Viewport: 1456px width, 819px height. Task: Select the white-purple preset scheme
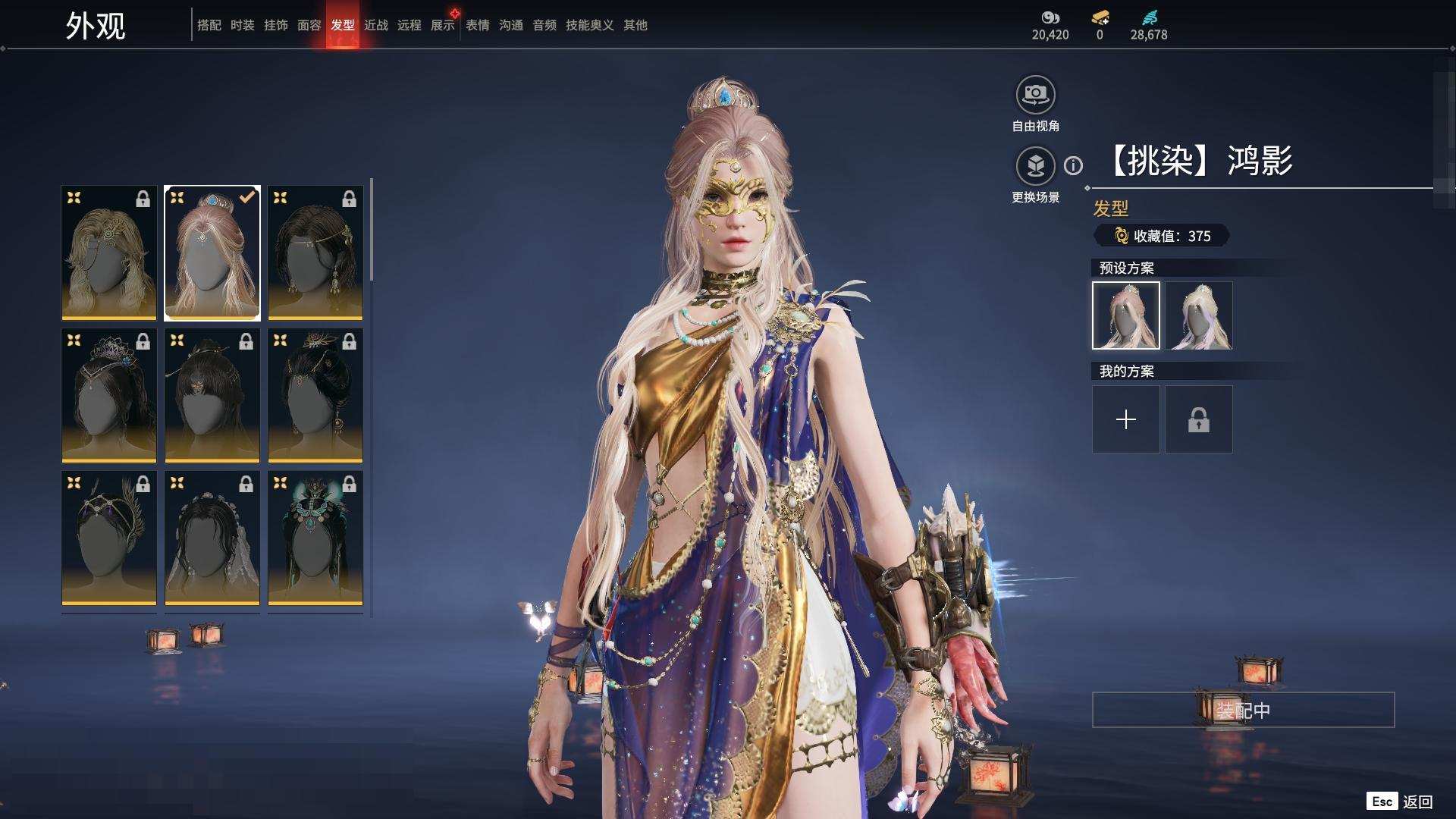click(x=1198, y=315)
